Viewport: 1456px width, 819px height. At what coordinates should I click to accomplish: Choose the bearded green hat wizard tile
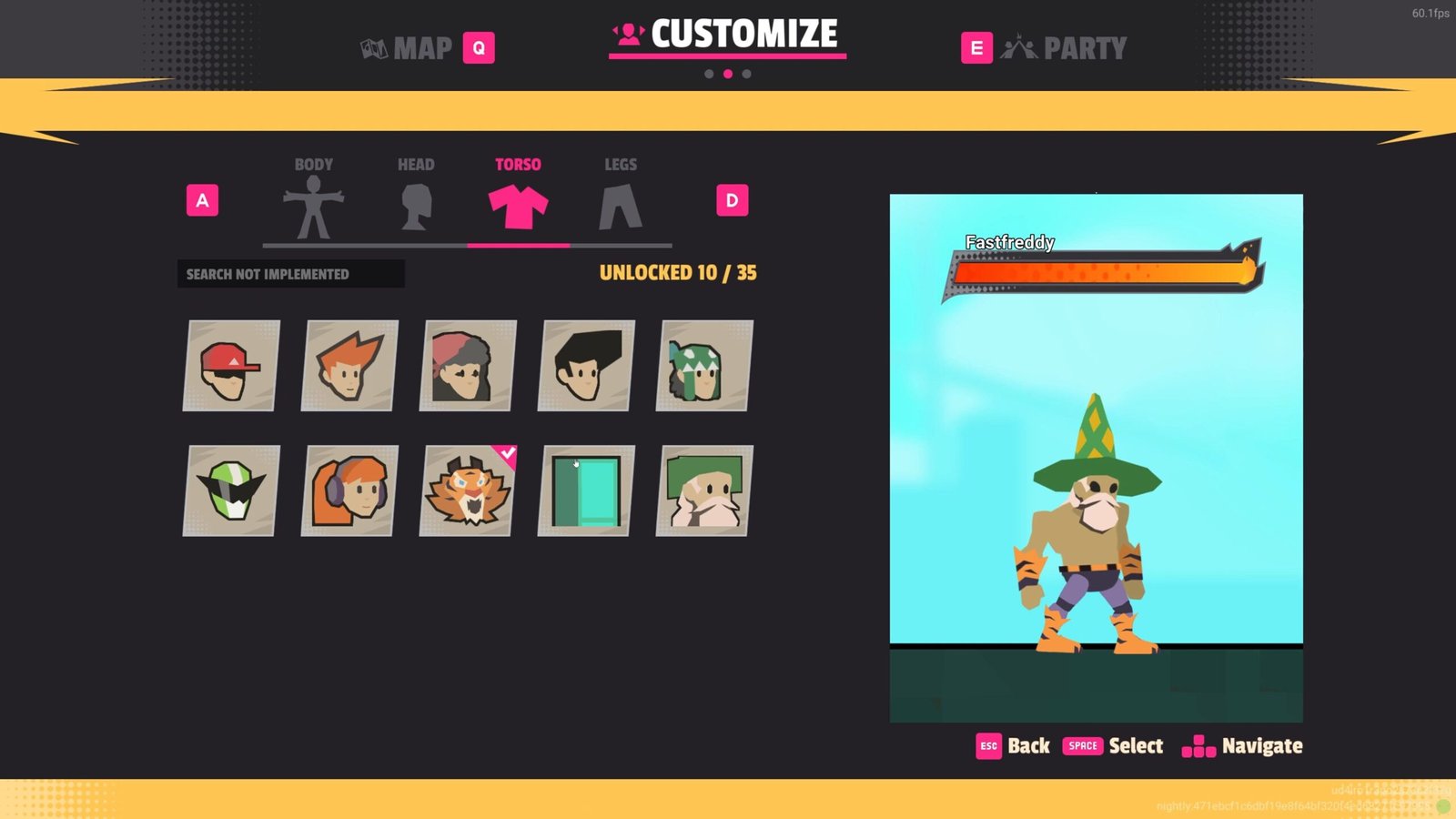click(704, 490)
